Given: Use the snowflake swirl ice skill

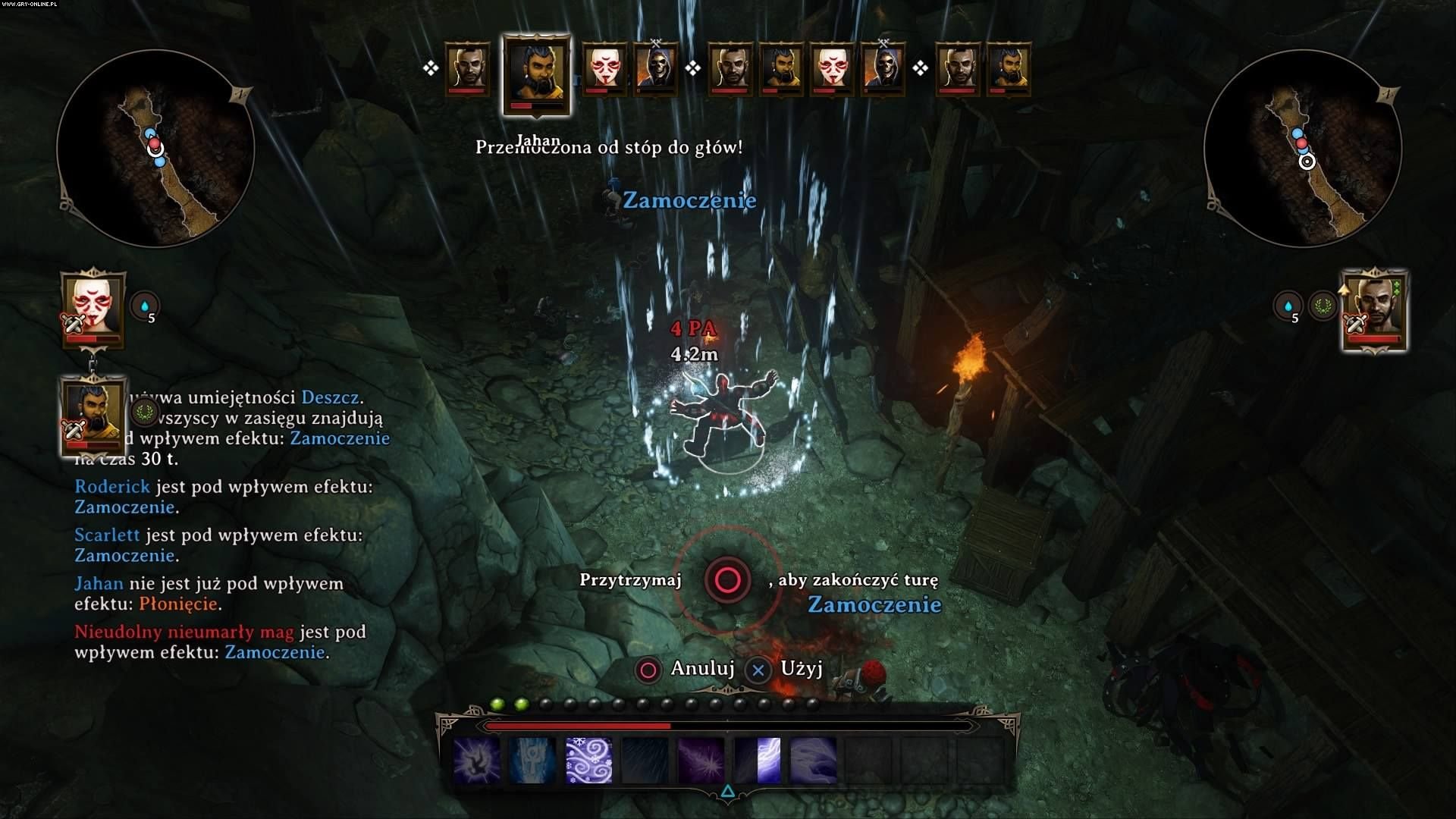Looking at the screenshot, I should coord(588,760).
